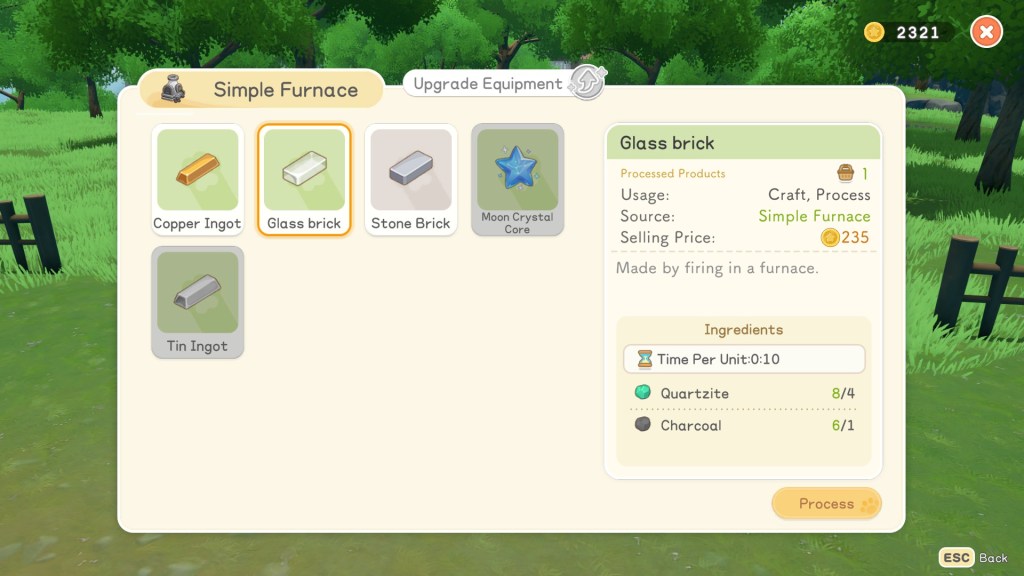The height and width of the screenshot is (576, 1024).
Task: Start processing with the Process button
Action: [x=826, y=504]
